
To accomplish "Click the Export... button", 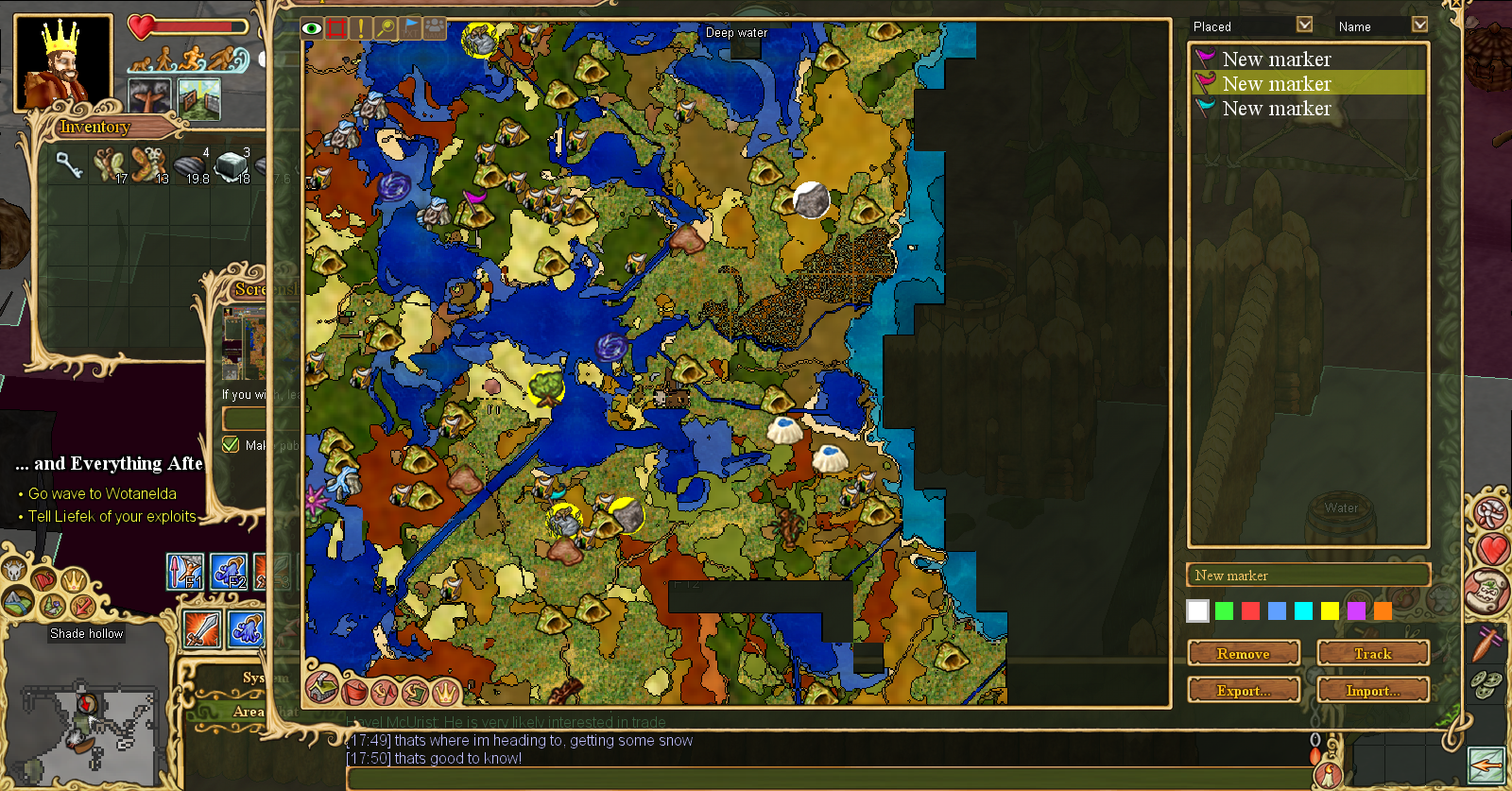I will click(1244, 690).
